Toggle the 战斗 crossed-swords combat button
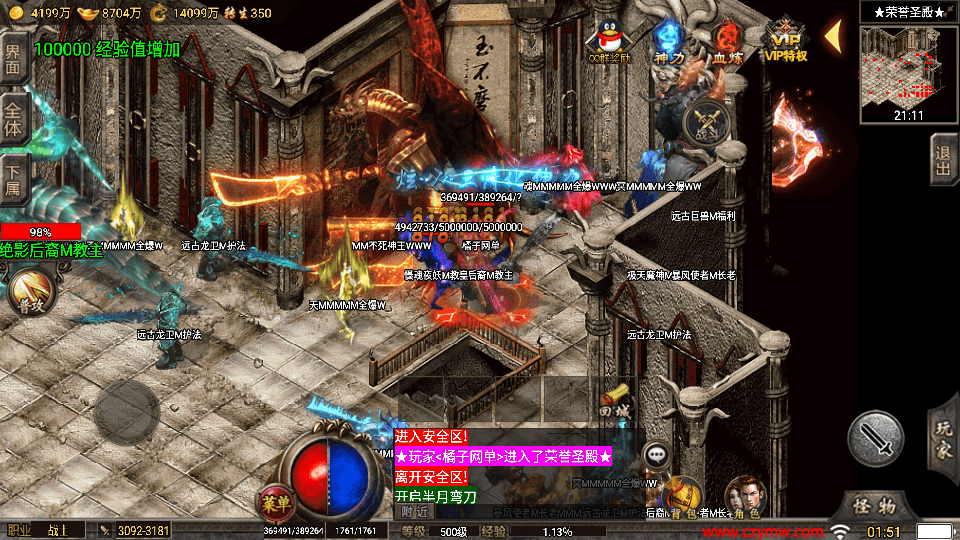This screenshot has width=960, height=540. [x=704, y=123]
